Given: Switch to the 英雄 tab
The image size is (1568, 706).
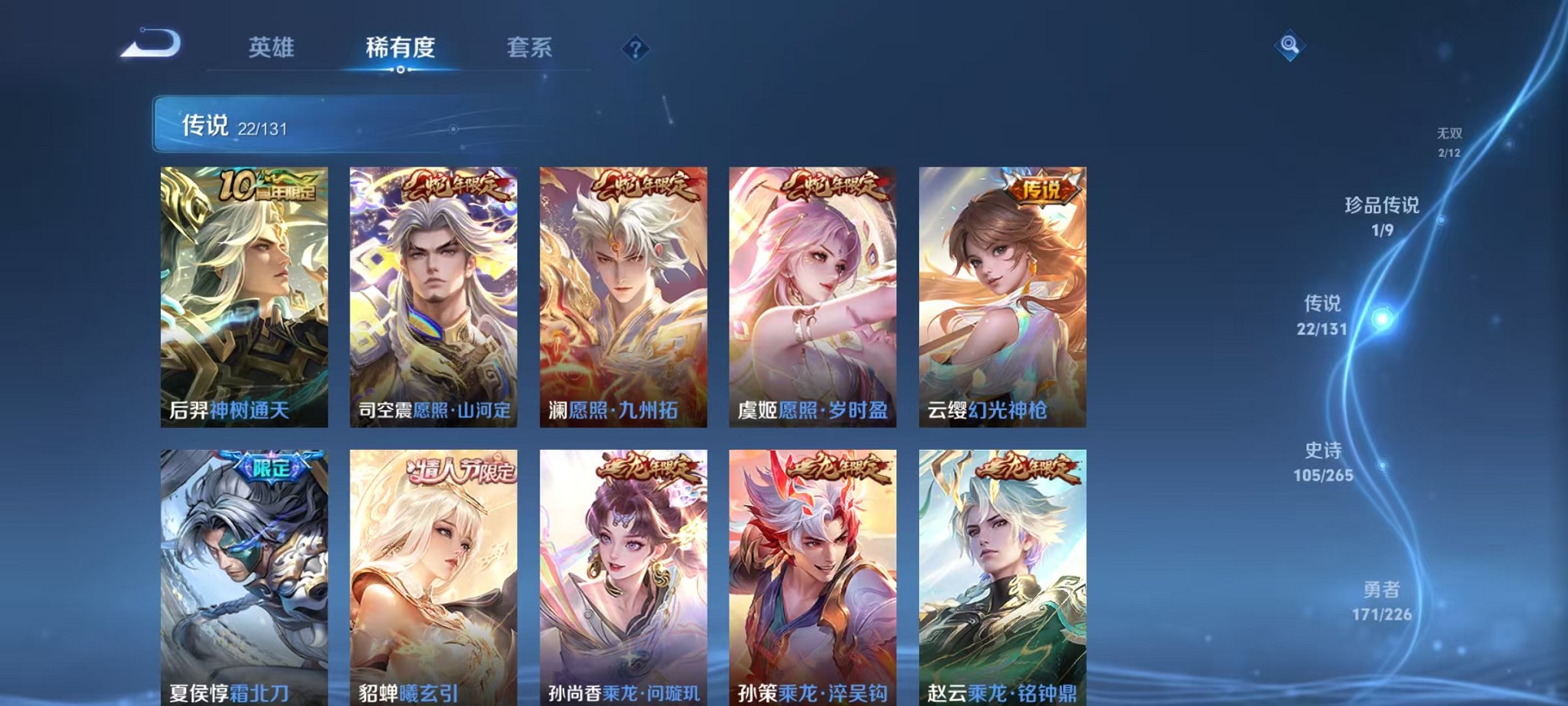Looking at the screenshot, I should pos(271,46).
